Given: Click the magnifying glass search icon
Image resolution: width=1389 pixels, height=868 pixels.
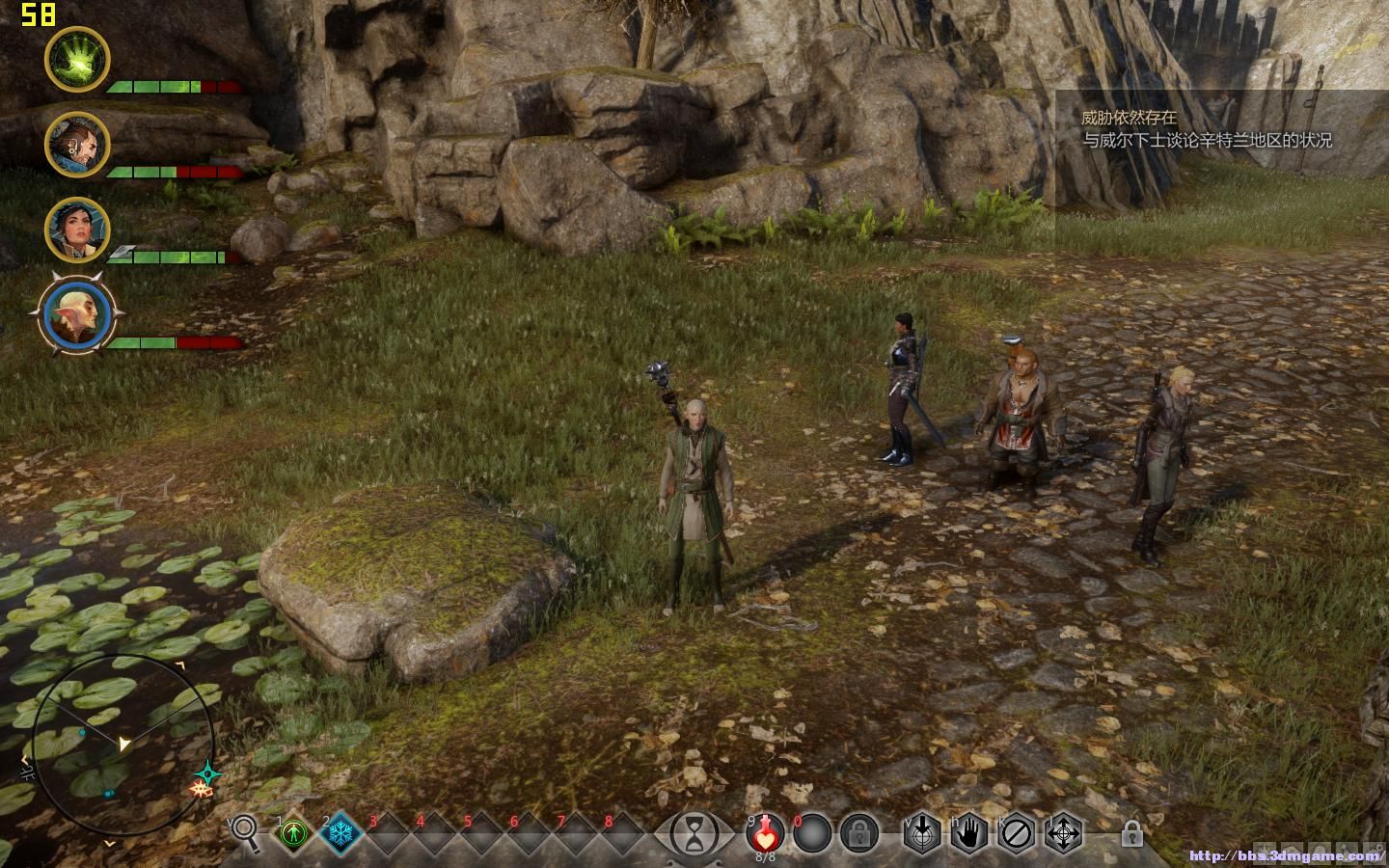Looking at the screenshot, I should pos(245,831).
